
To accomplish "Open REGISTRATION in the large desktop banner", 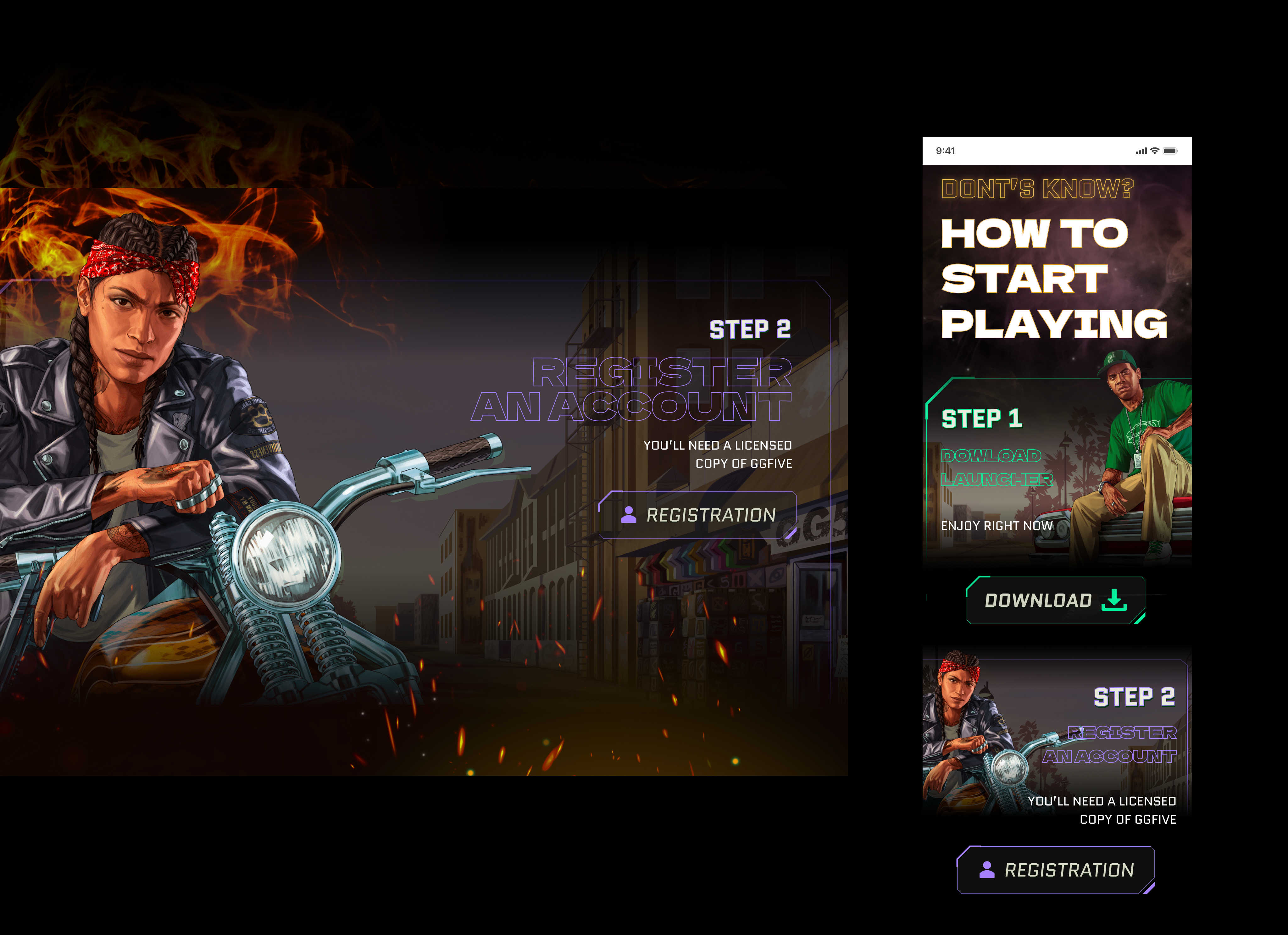I will 698,515.
